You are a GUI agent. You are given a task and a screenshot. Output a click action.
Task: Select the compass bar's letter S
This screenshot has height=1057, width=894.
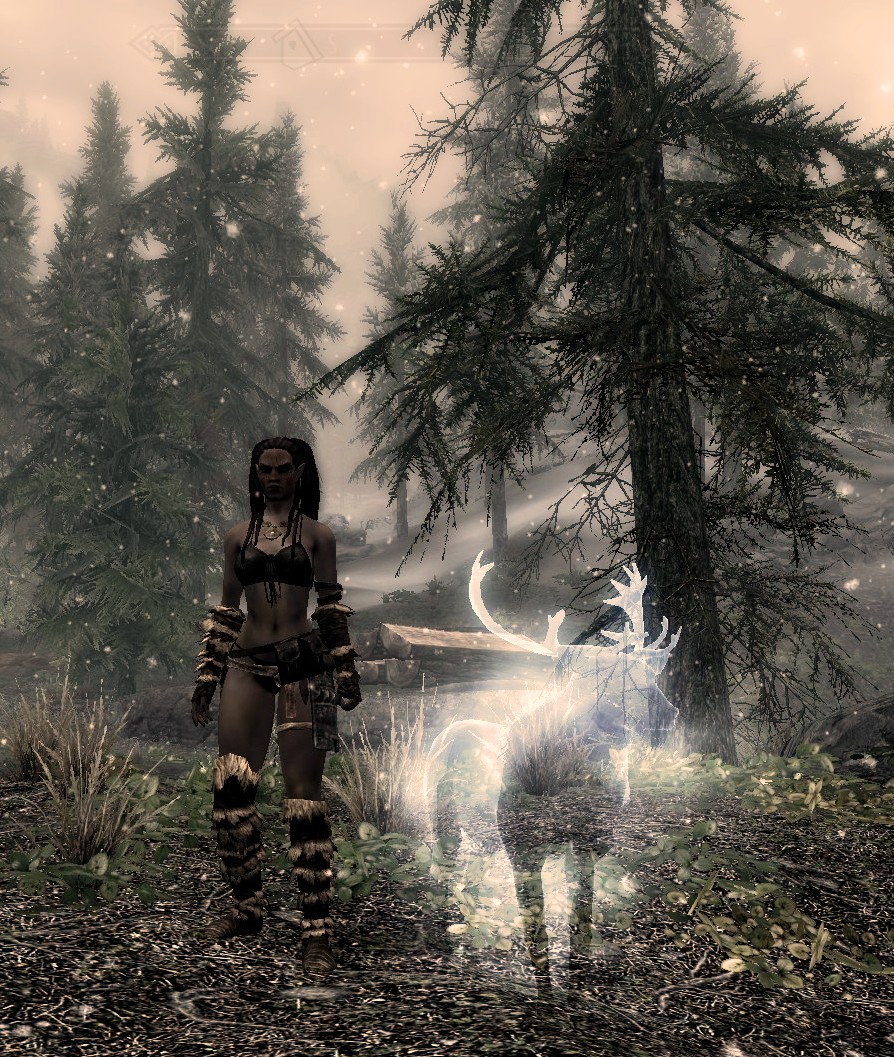click(332, 43)
